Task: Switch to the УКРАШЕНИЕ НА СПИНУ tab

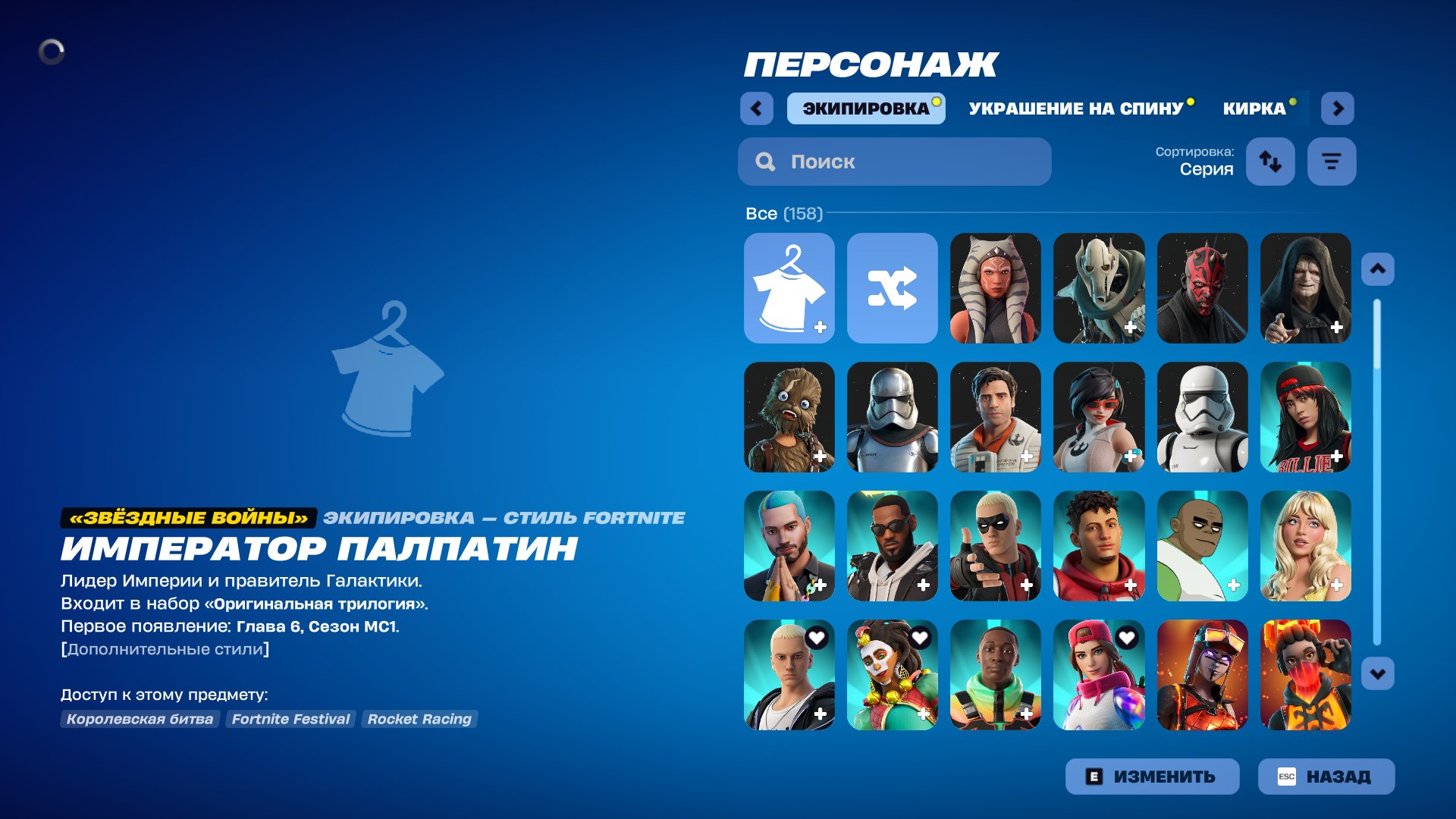Action: point(1076,108)
